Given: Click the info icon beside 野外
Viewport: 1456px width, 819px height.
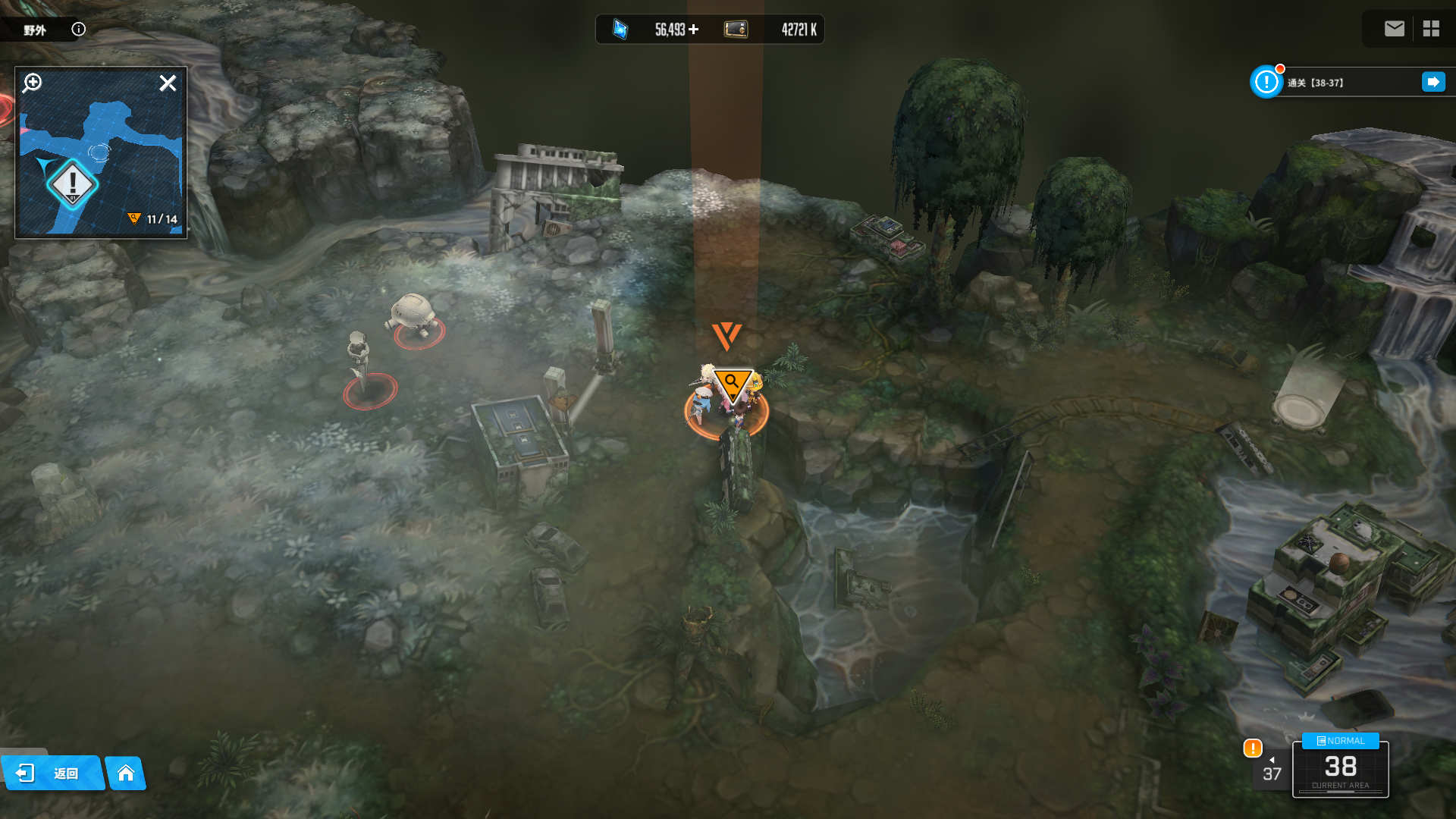Looking at the screenshot, I should [x=78, y=29].
